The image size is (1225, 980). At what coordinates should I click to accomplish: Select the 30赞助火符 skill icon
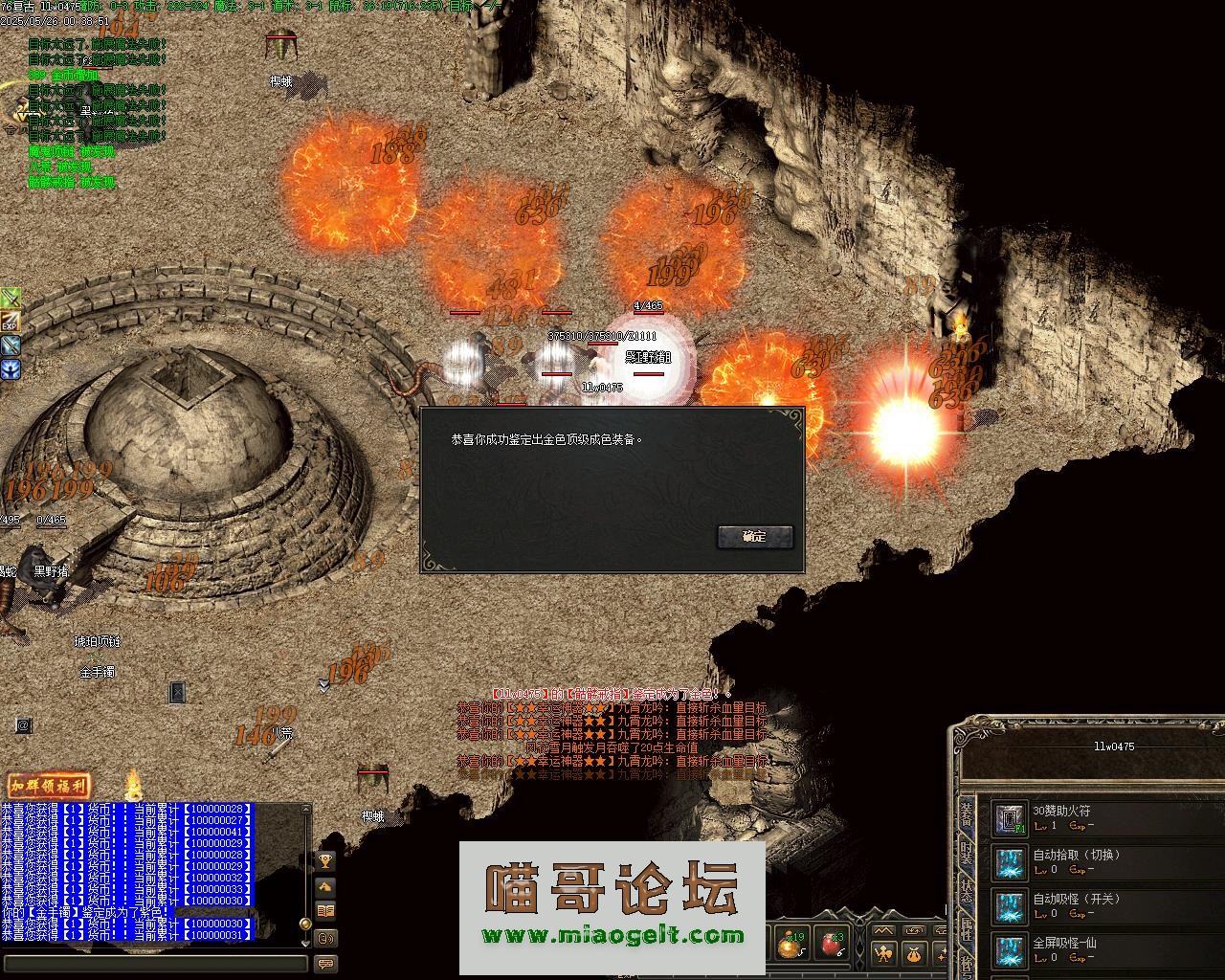tap(1009, 817)
